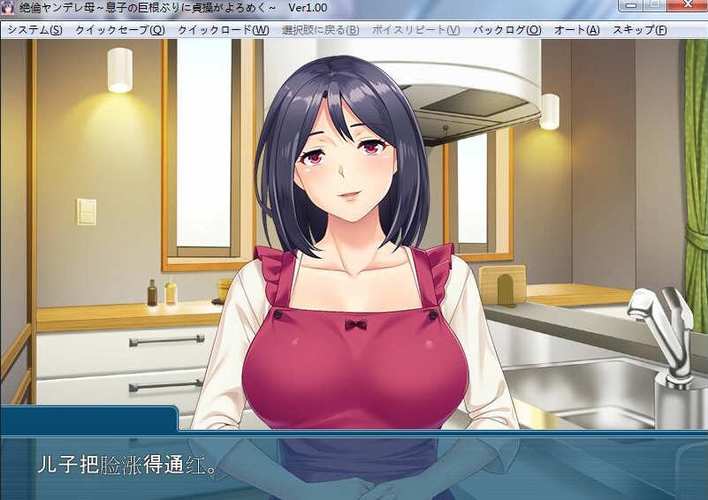The image size is (708, 500).
Task: Open the システム menu
Action: (35, 30)
